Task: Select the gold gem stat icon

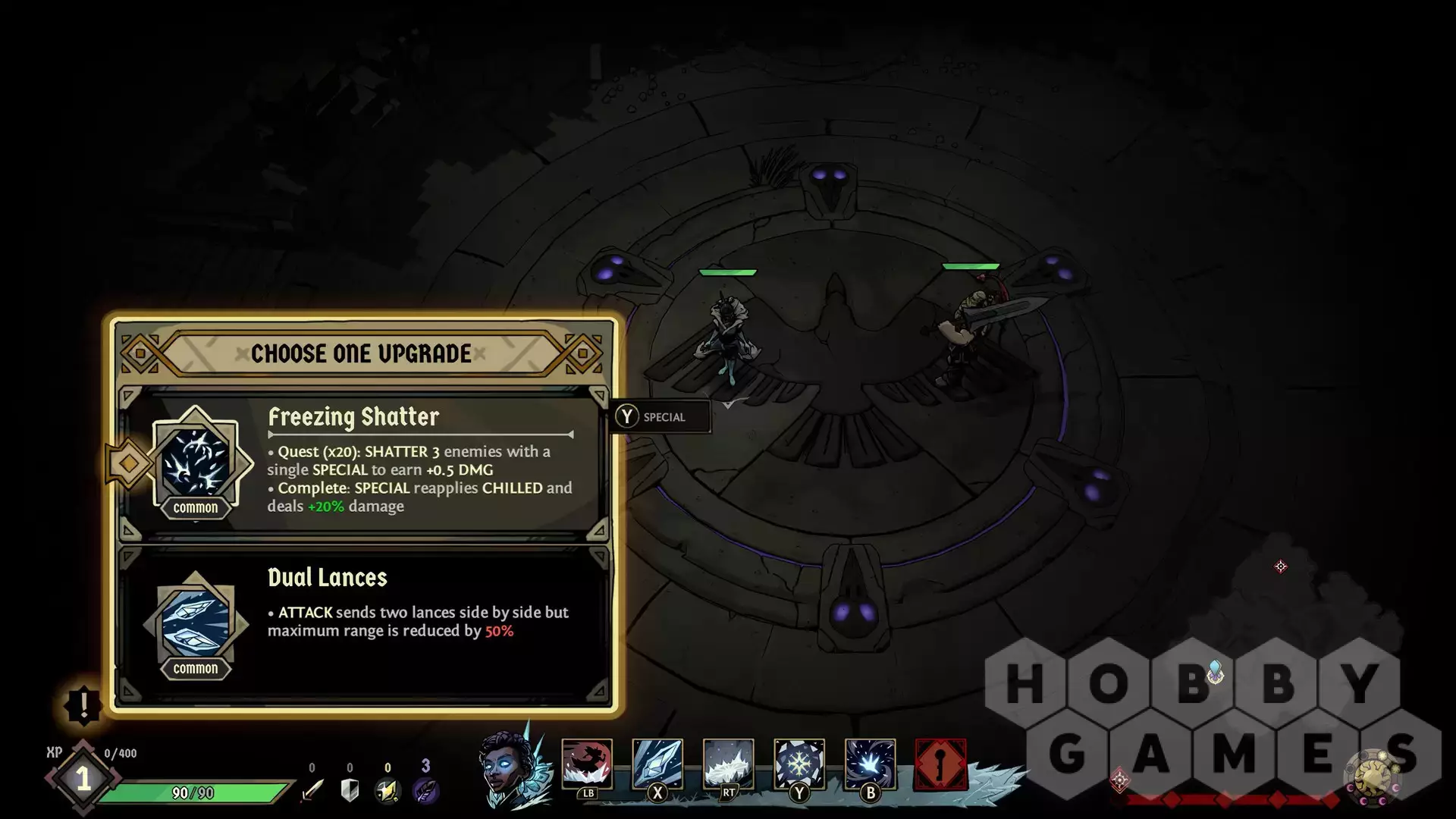Action: pyautogui.click(x=388, y=790)
